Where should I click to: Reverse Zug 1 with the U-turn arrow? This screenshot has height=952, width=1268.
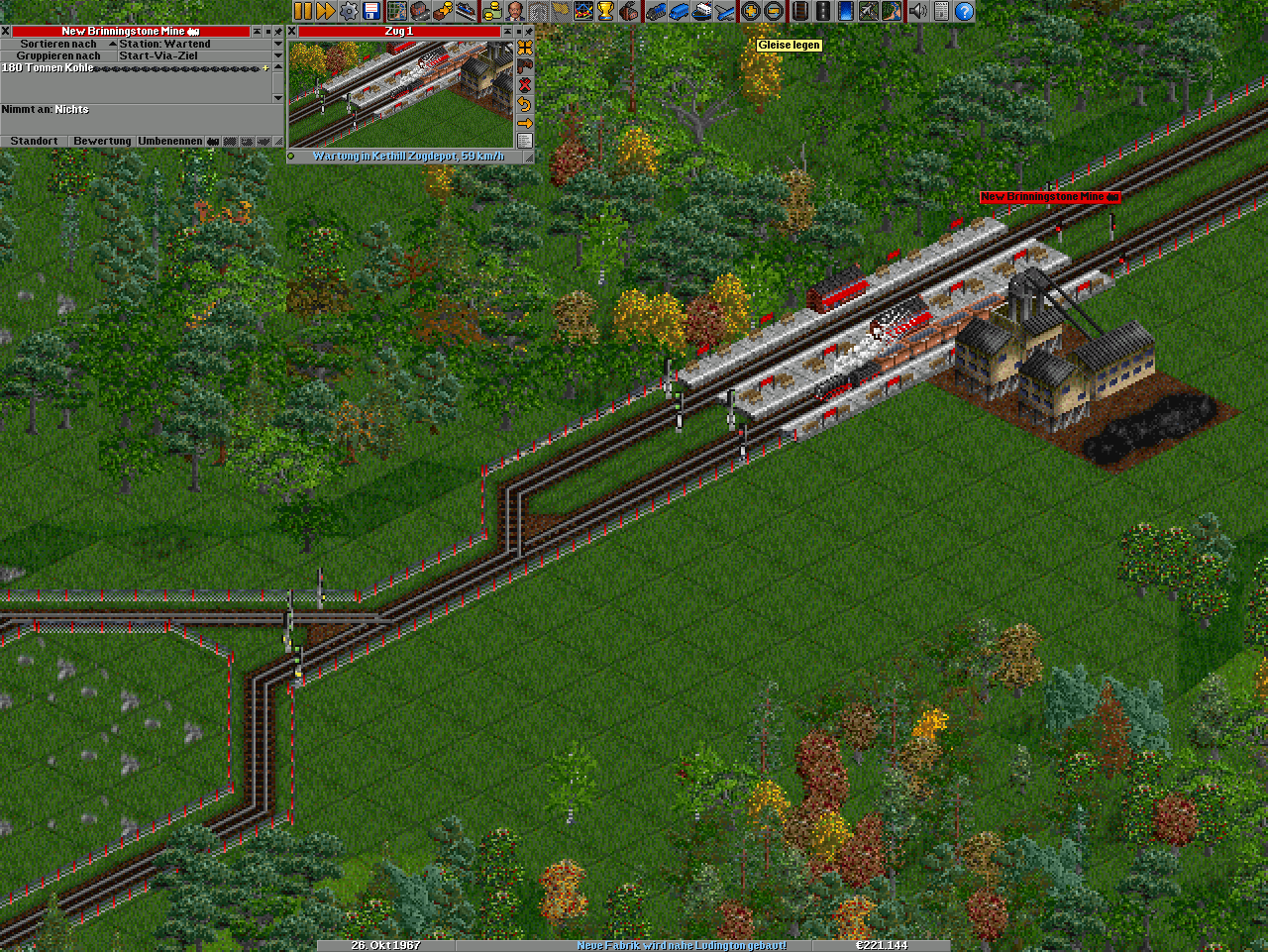pos(525,104)
